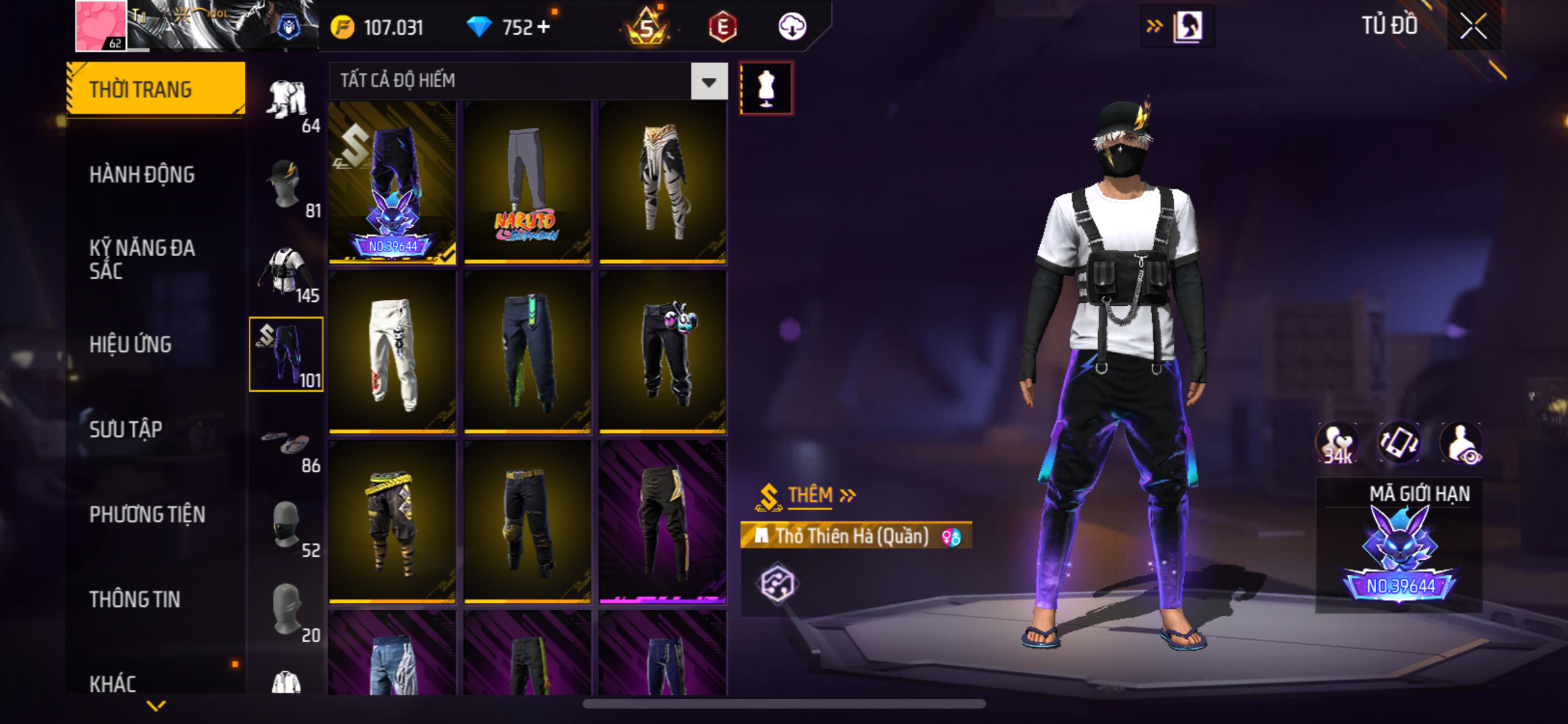Choose the white pants with red print
Viewport: 1568px width, 724px height.
click(392, 352)
